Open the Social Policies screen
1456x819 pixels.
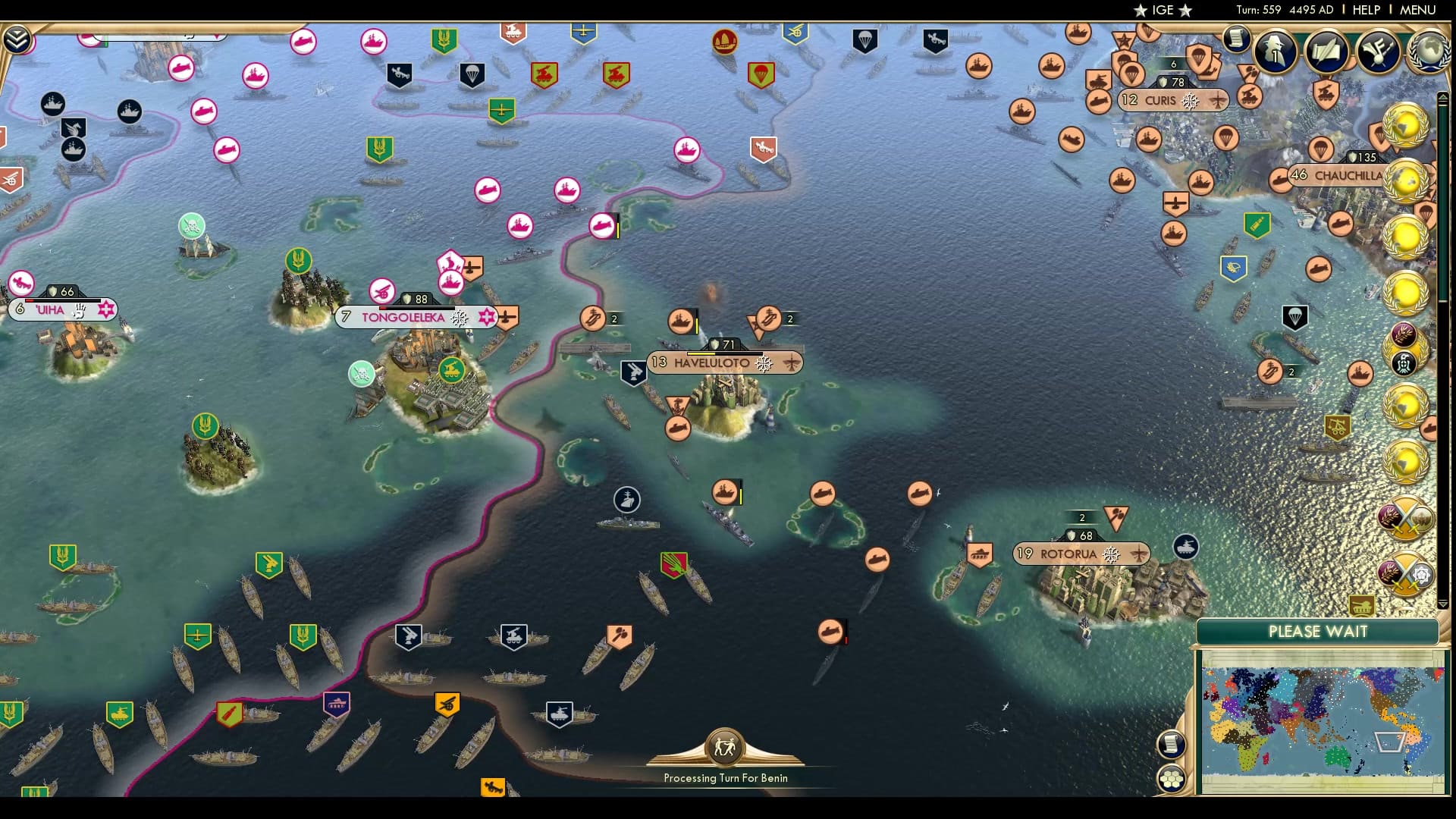(1327, 51)
